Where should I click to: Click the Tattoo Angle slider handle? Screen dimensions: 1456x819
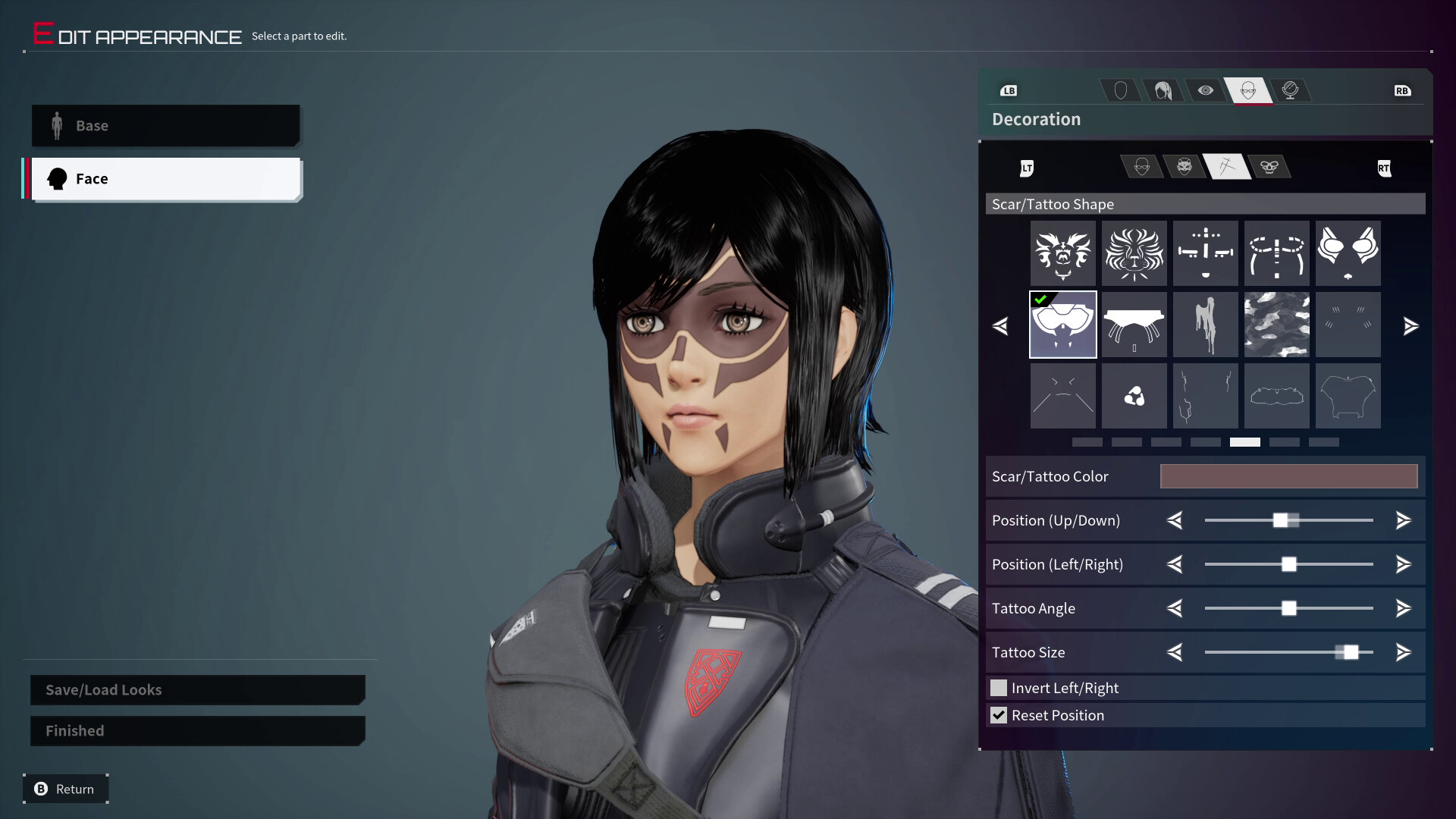[x=1288, y=608]
